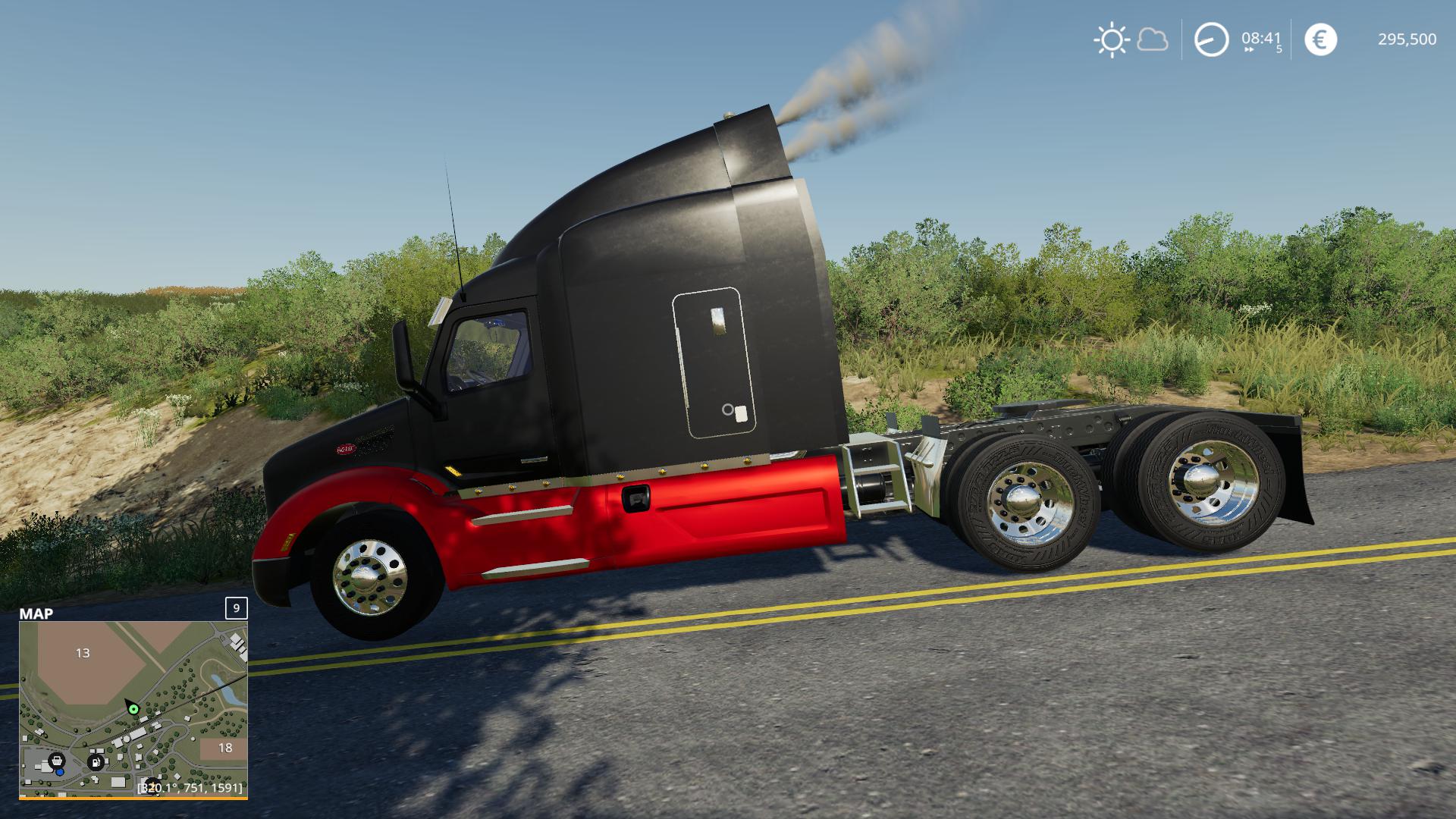The image size is (1456, 819).
Task: Click the clock icon beside 08:41
Action: pos(1211,39)
